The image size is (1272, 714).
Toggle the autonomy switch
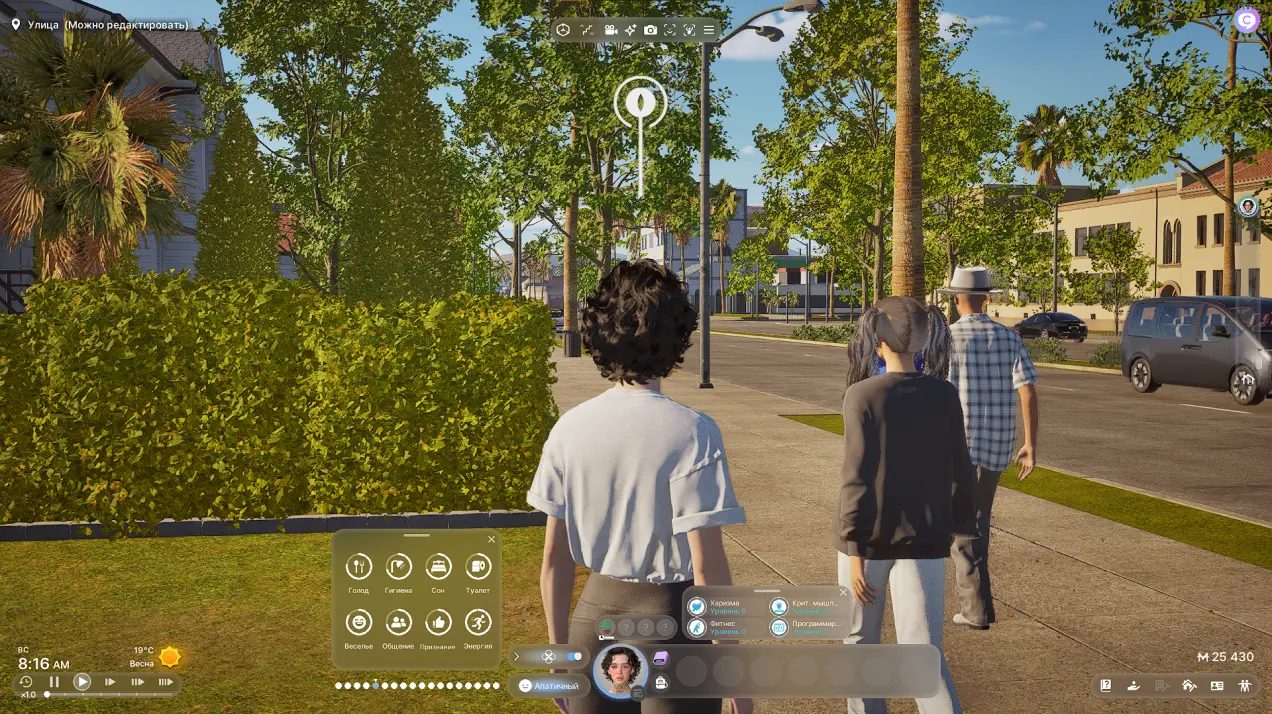(573, 657)
